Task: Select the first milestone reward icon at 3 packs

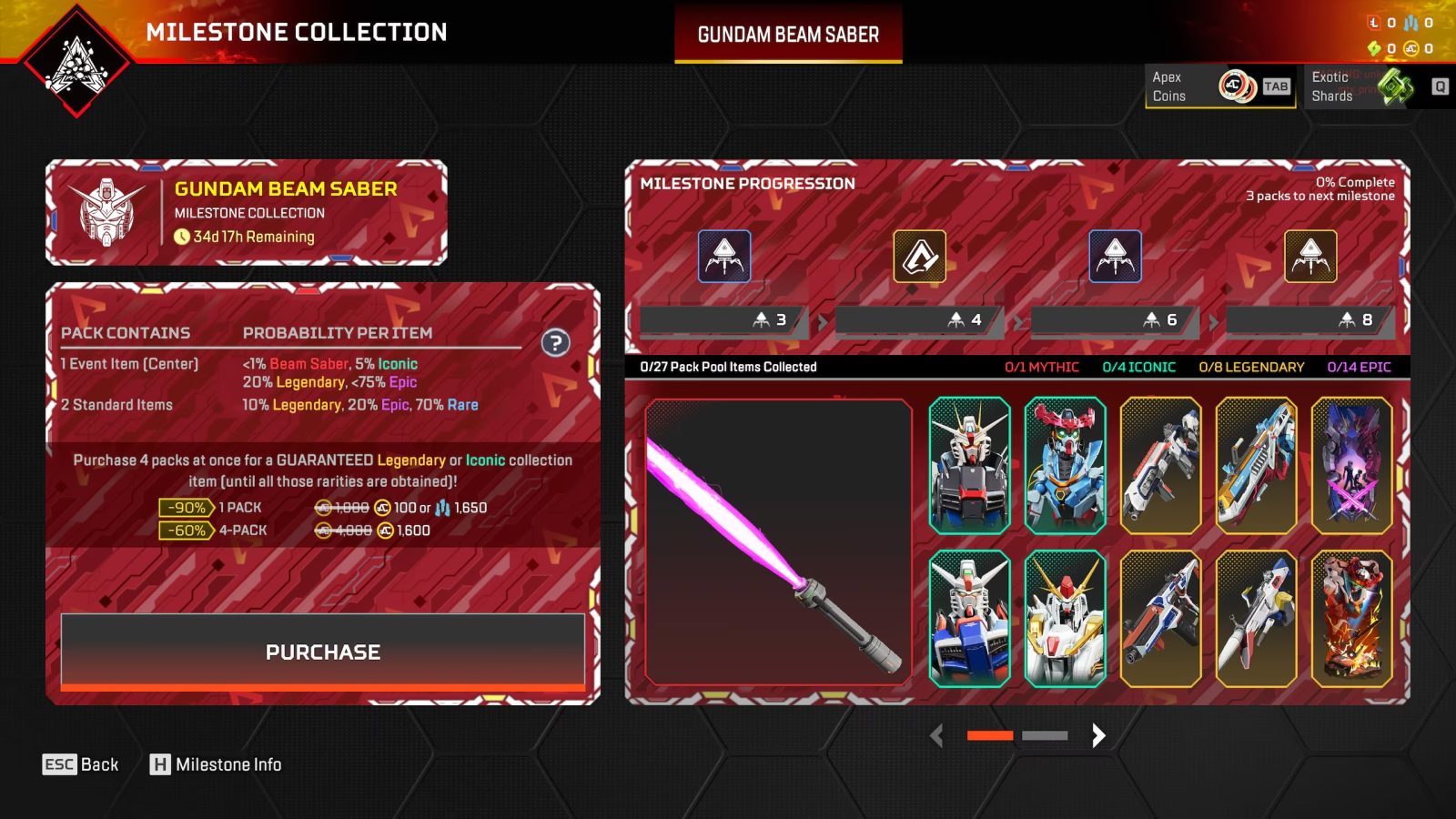Action: [723, 257]
